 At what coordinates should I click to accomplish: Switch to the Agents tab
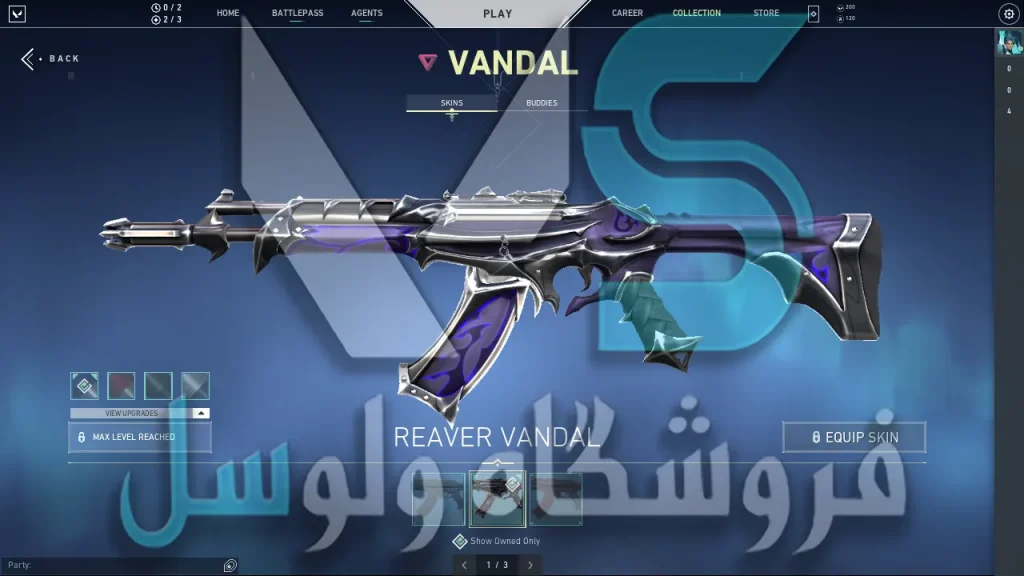(367, 14)
